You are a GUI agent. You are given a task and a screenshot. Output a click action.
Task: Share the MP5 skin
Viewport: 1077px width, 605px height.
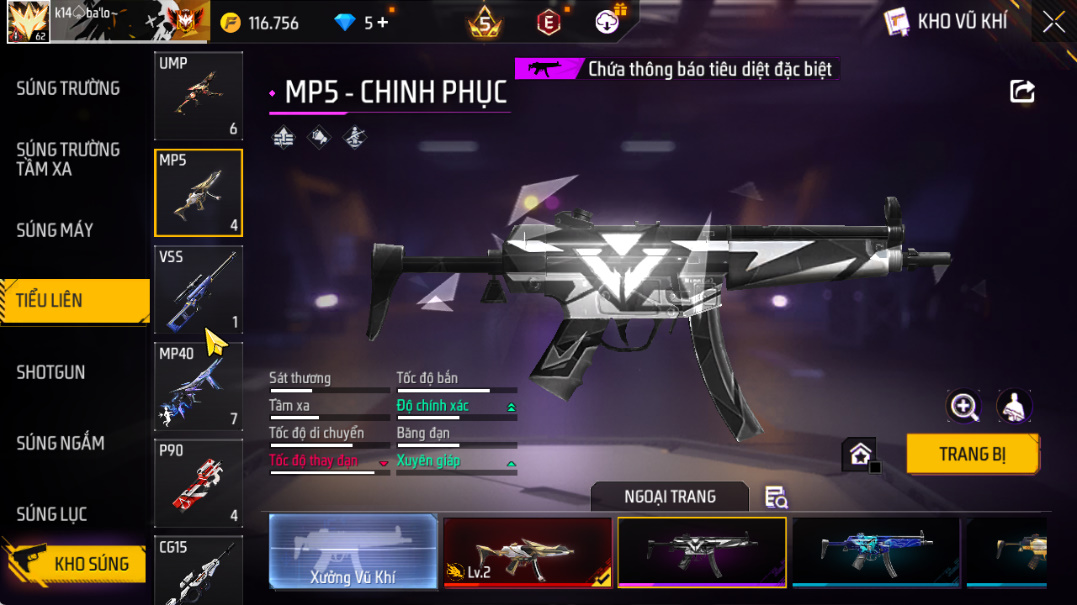point(1022,92)
